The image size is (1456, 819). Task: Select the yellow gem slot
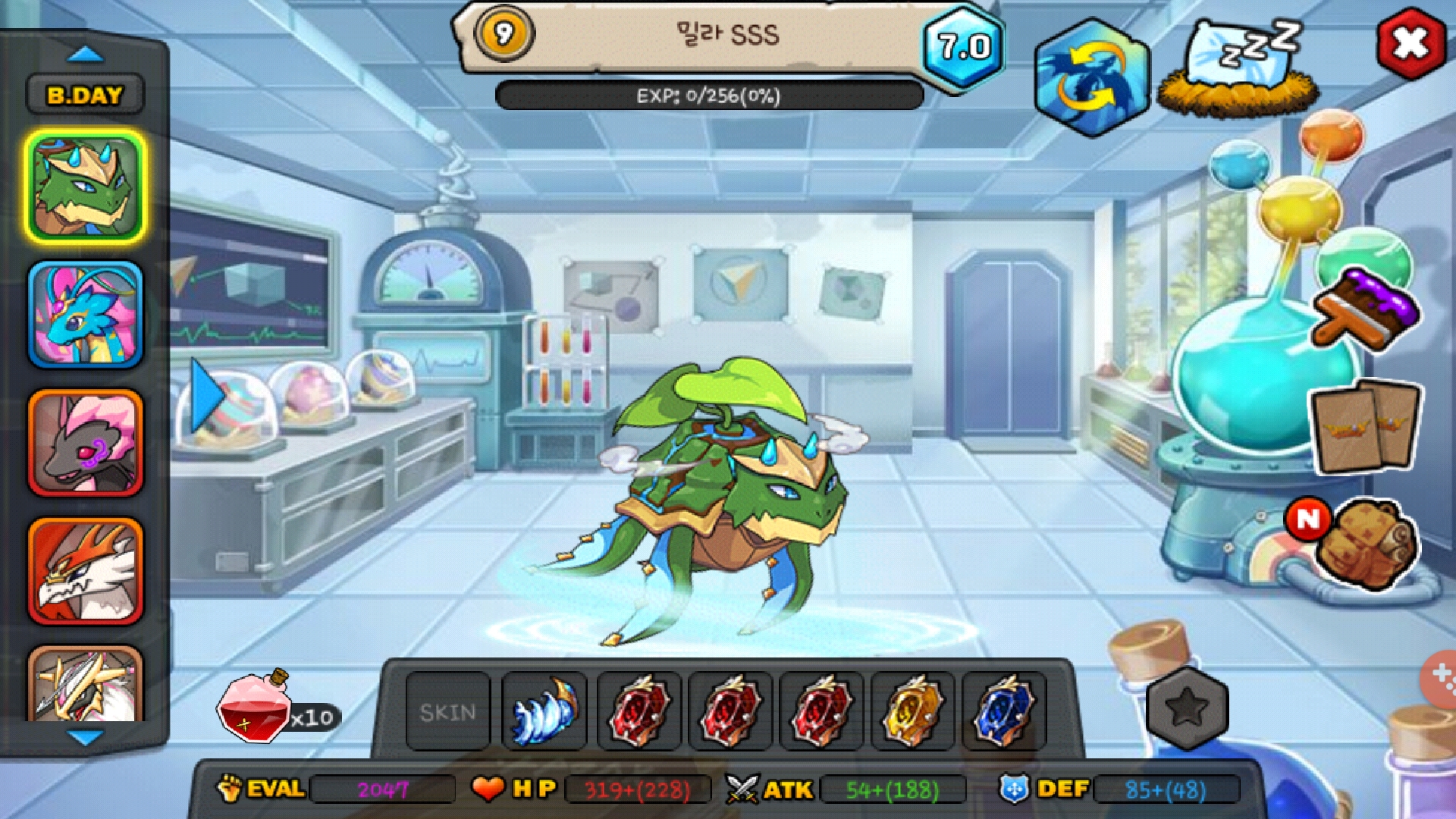[x=911, y=711]
